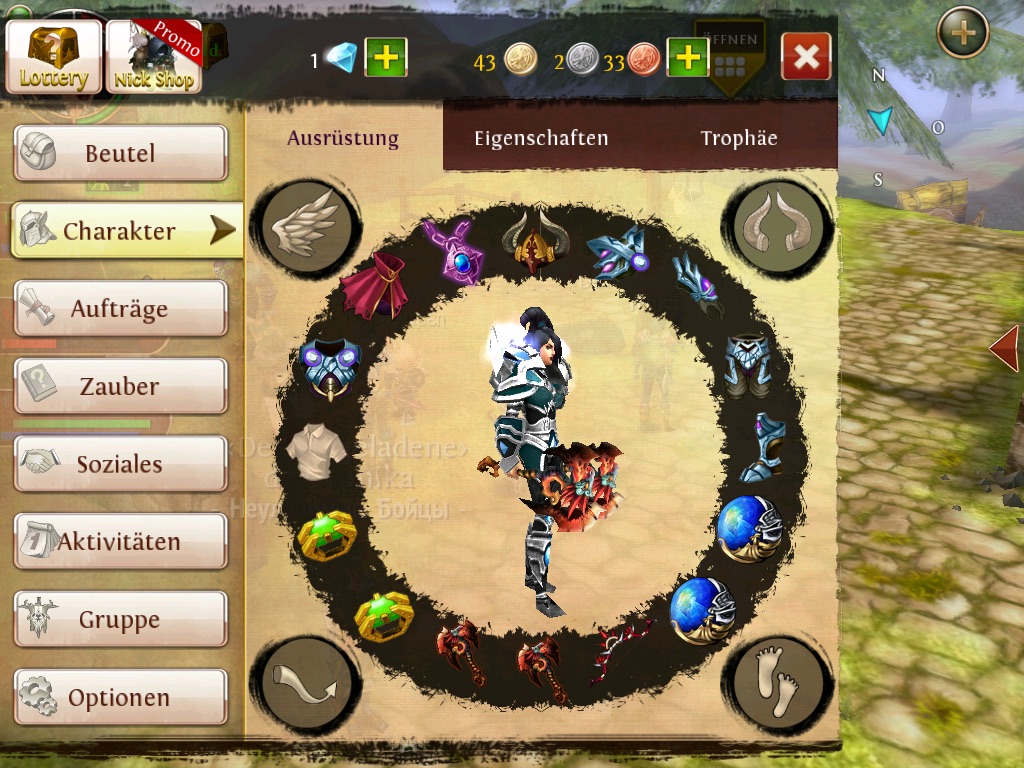Open the Nick Shop promo
Screen dimensions: 1024x768
click(154, 57)
